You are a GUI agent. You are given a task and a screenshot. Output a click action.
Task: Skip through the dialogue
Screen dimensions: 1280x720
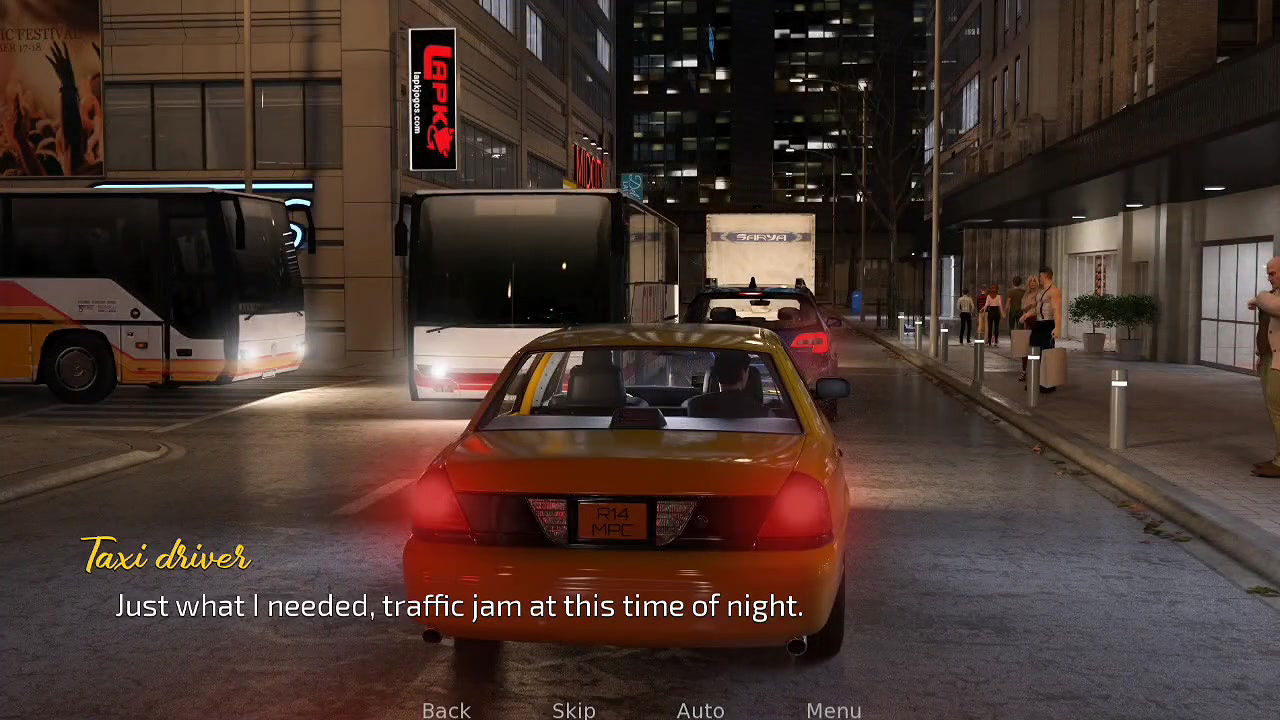(574, 709)
